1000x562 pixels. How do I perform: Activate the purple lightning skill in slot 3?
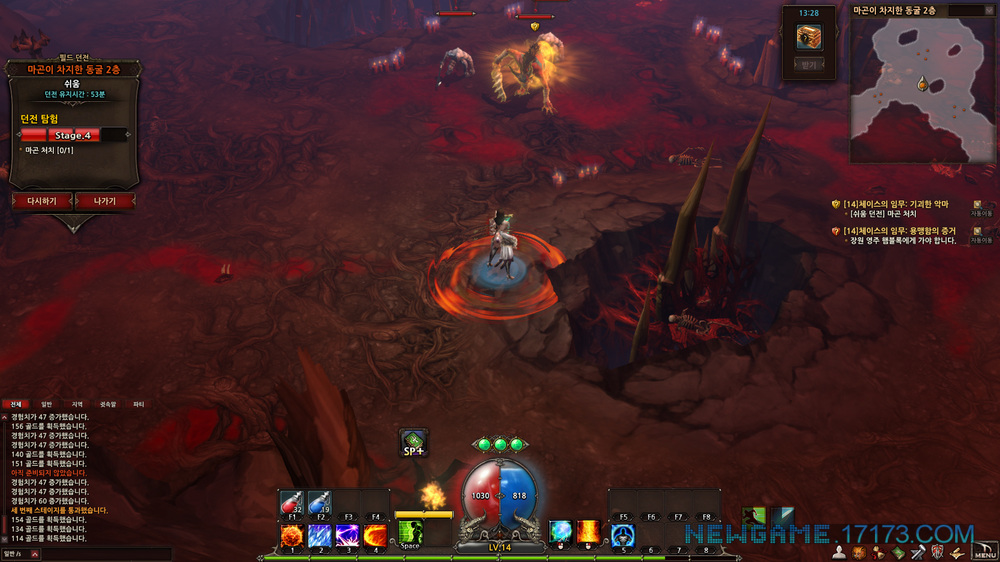click(x=348, y=535)
